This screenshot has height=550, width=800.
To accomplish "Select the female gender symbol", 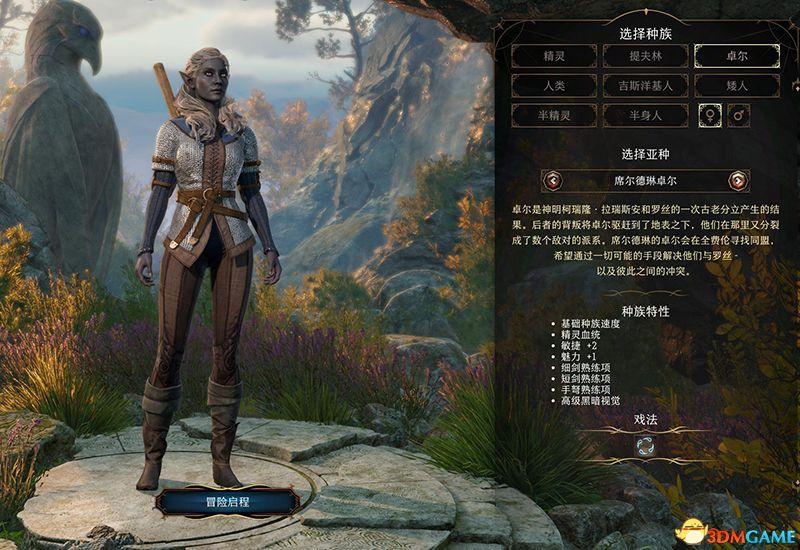I will pos(709,116).
